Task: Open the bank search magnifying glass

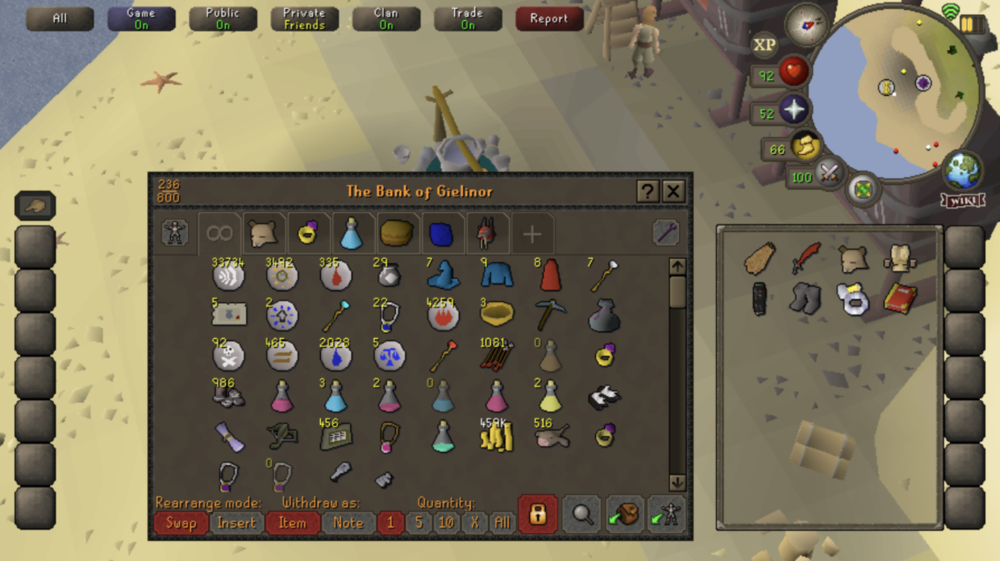Action: point(581,514)
